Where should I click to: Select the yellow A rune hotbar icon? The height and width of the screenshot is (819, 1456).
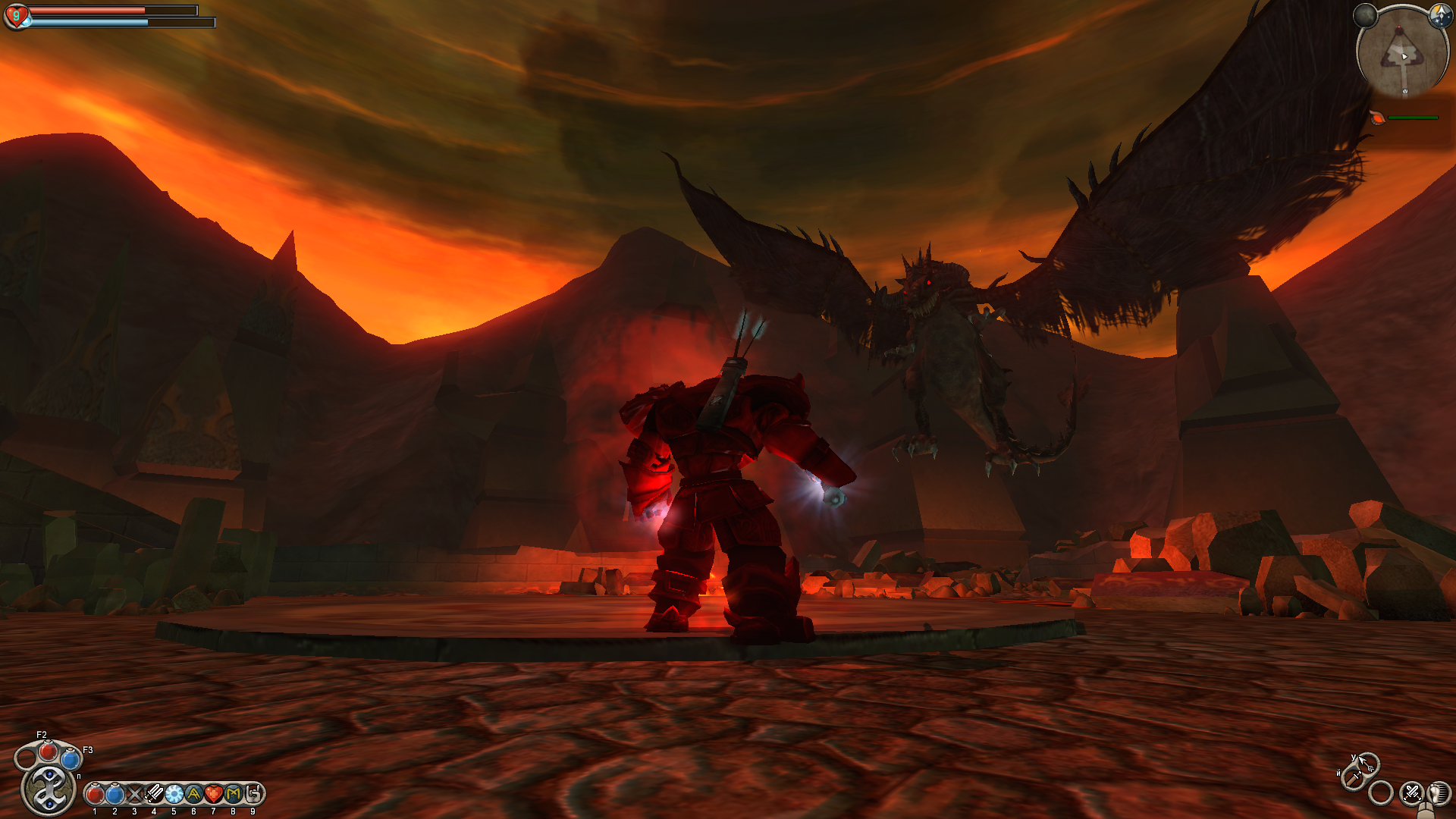point(193,794)
